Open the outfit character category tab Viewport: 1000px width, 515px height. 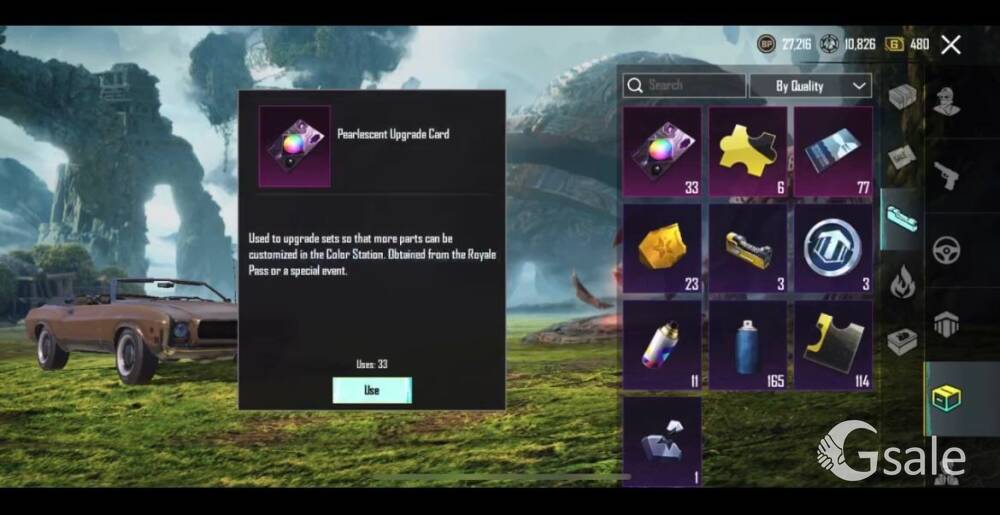[945, 101]
